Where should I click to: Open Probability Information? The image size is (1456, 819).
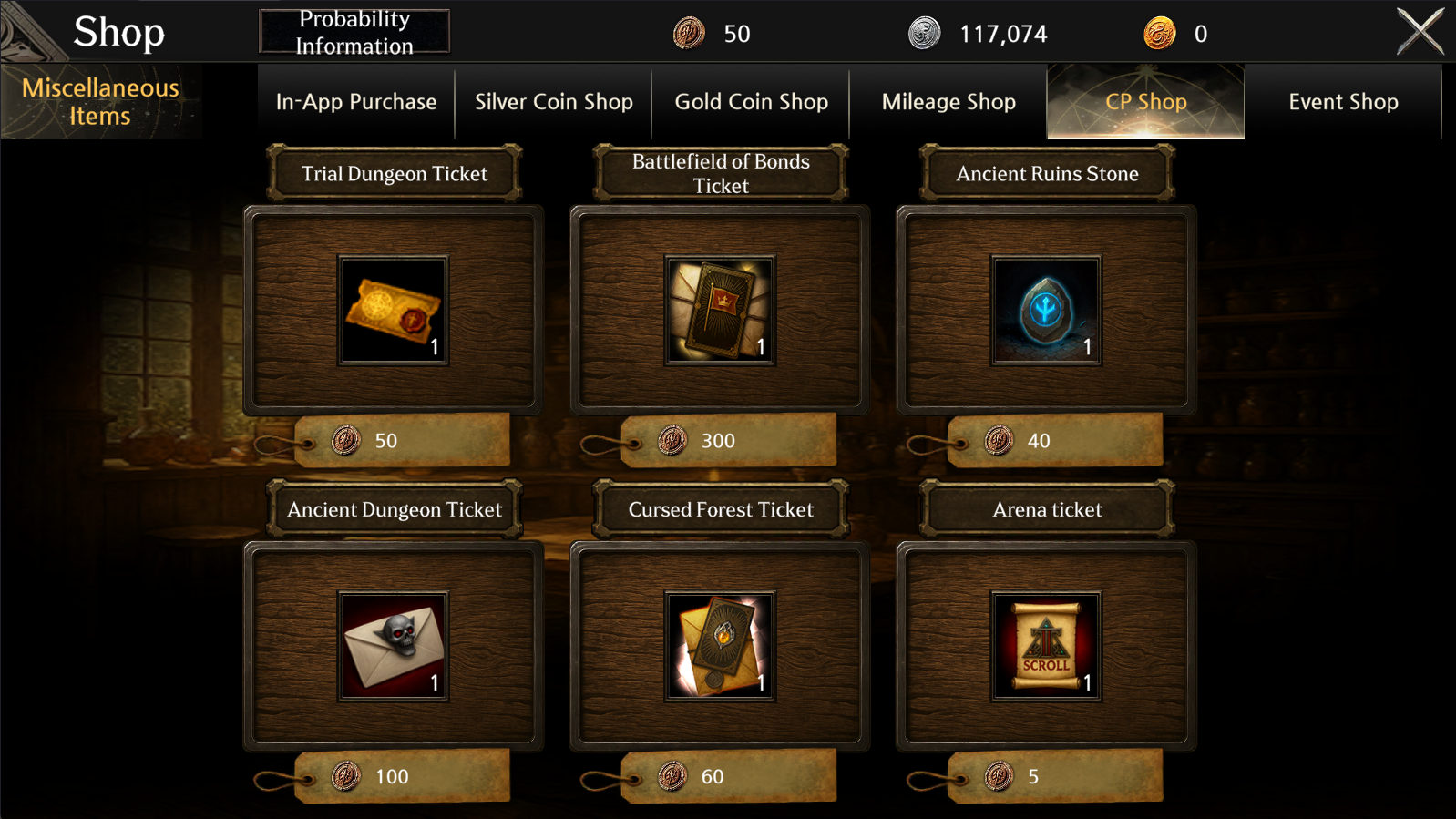(354, 32)
